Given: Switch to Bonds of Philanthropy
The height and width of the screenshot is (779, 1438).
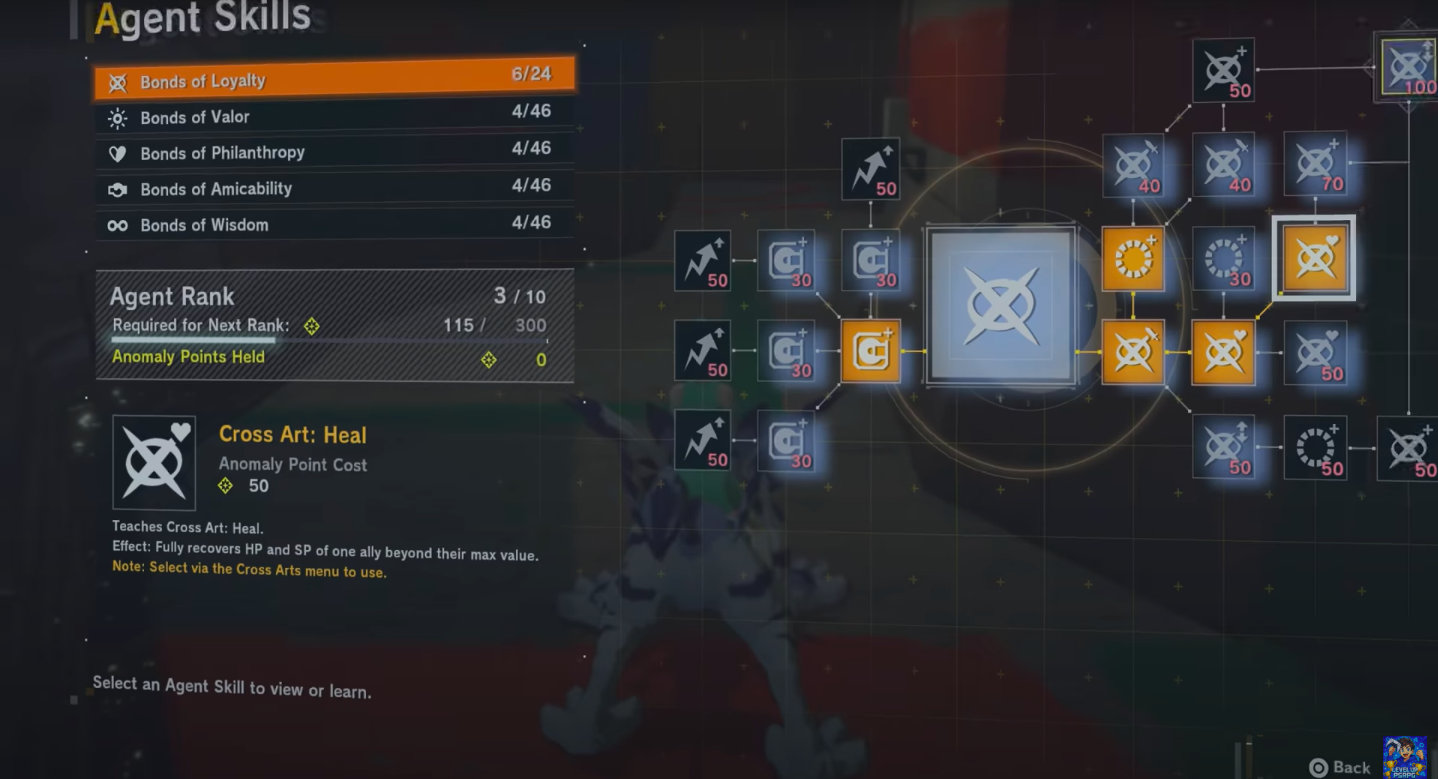Looking at the screenshot, I should [334, 153].
